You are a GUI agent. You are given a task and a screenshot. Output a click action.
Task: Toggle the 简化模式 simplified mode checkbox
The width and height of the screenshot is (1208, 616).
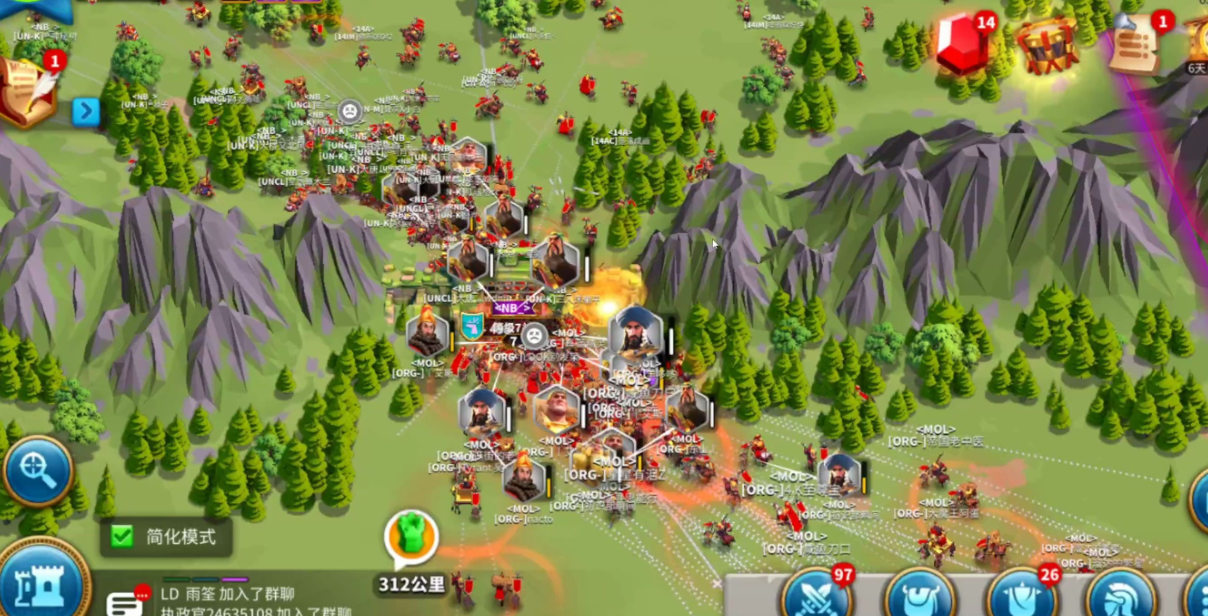coord(122,537)
